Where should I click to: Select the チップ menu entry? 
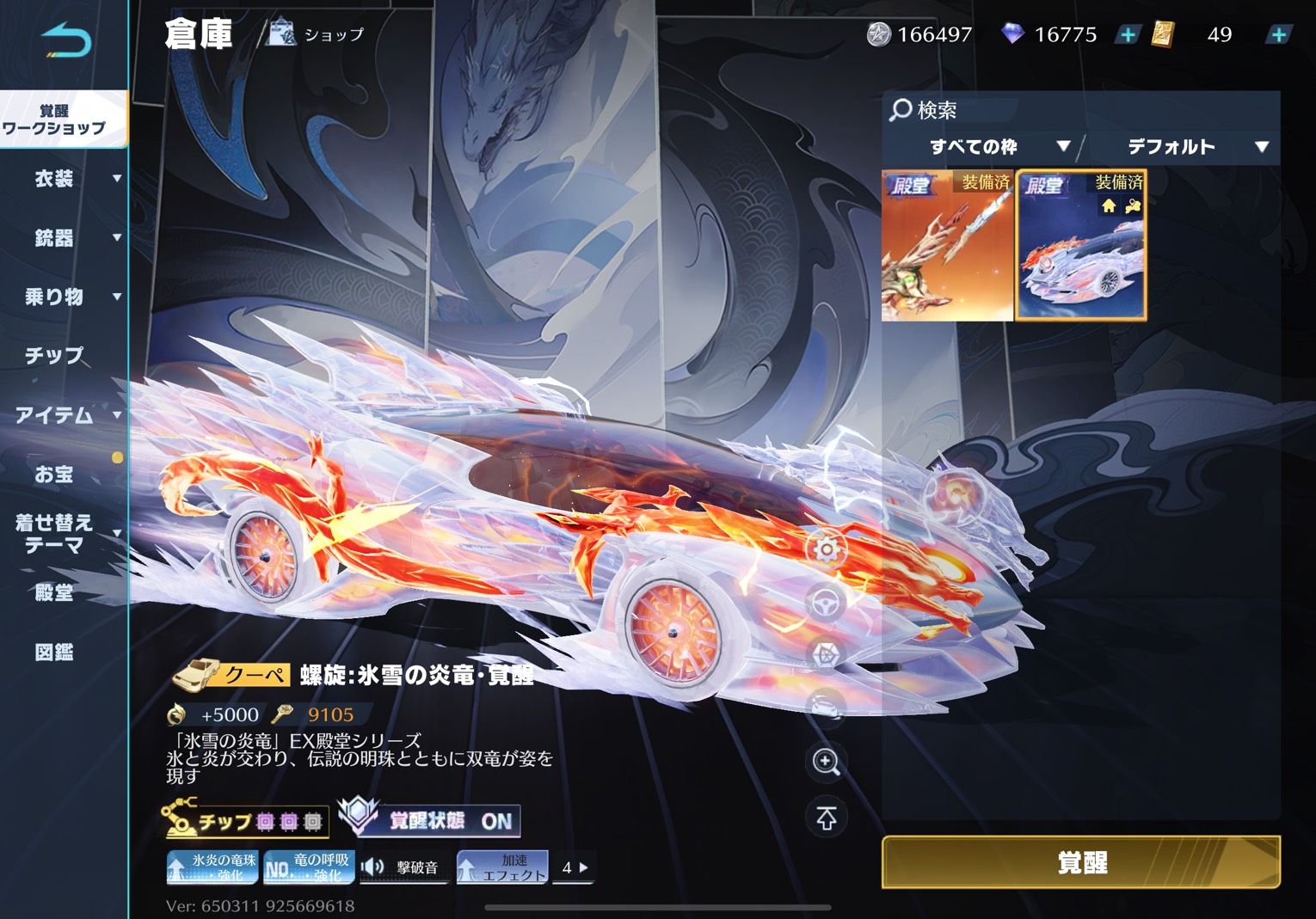click(54, 355)
